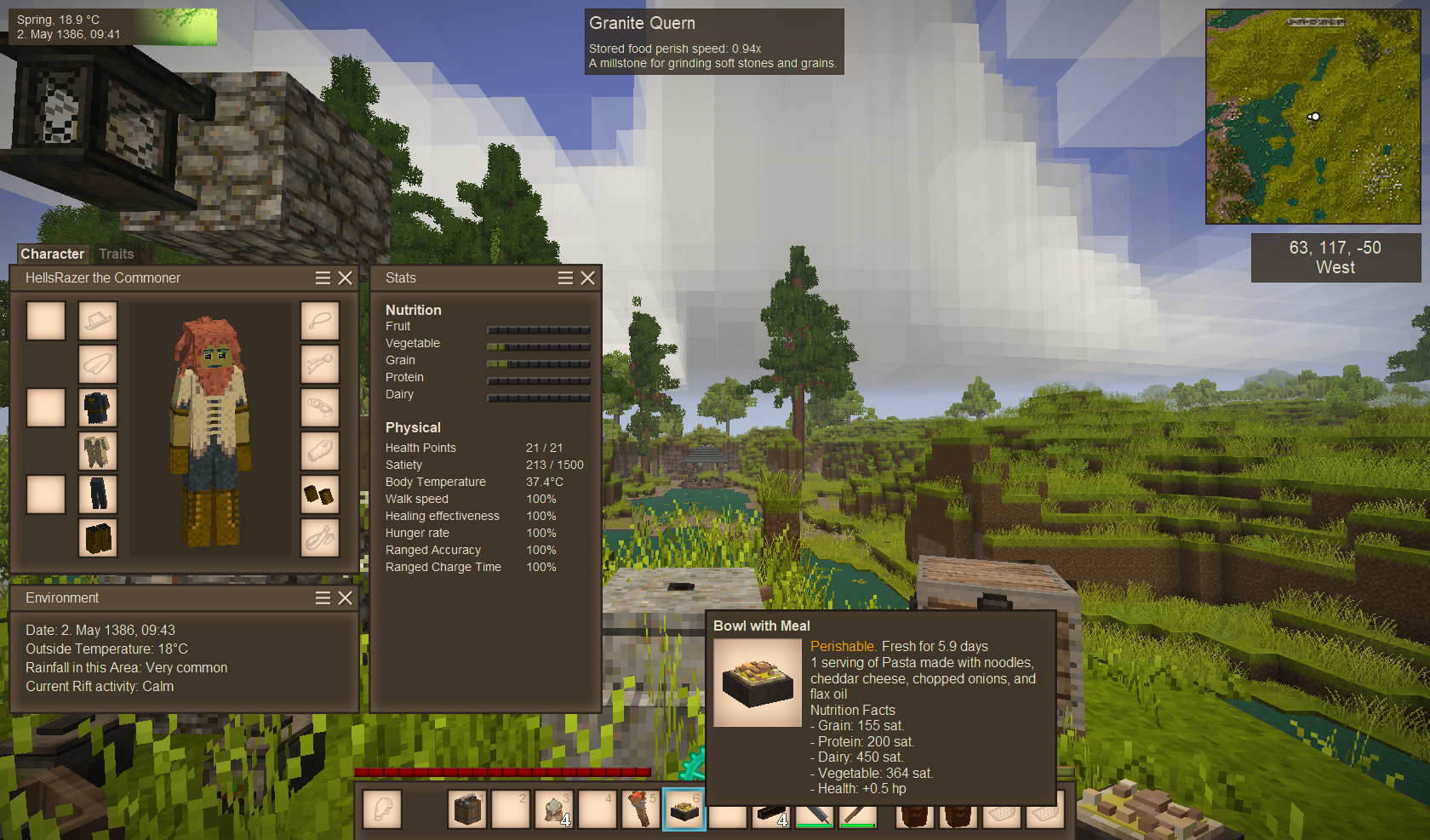This screenshot has height=840, width=1430.
Task: Close the Stats panel
Action: point(587,277)
